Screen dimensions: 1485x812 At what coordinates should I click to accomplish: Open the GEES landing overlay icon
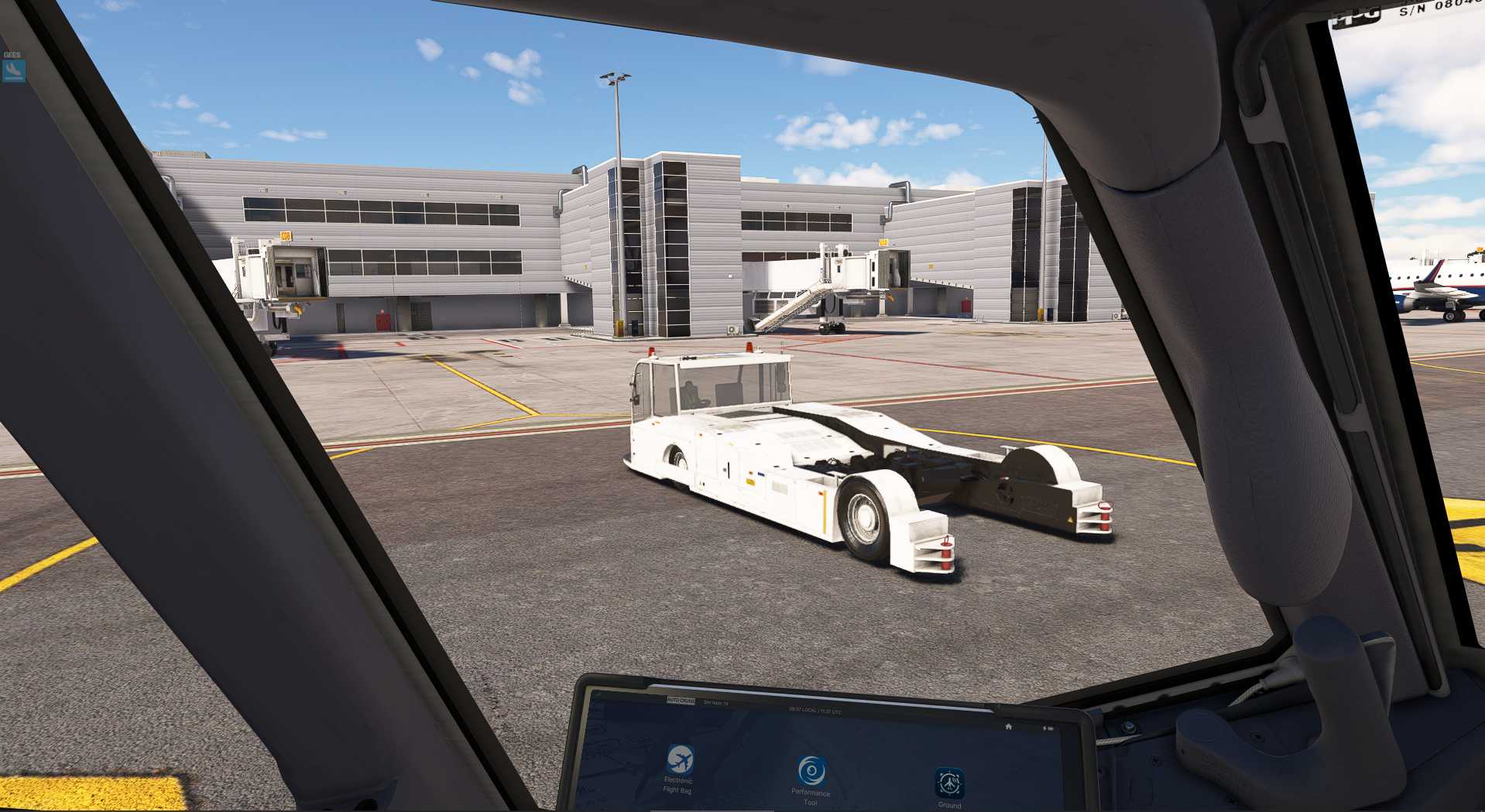13,70
